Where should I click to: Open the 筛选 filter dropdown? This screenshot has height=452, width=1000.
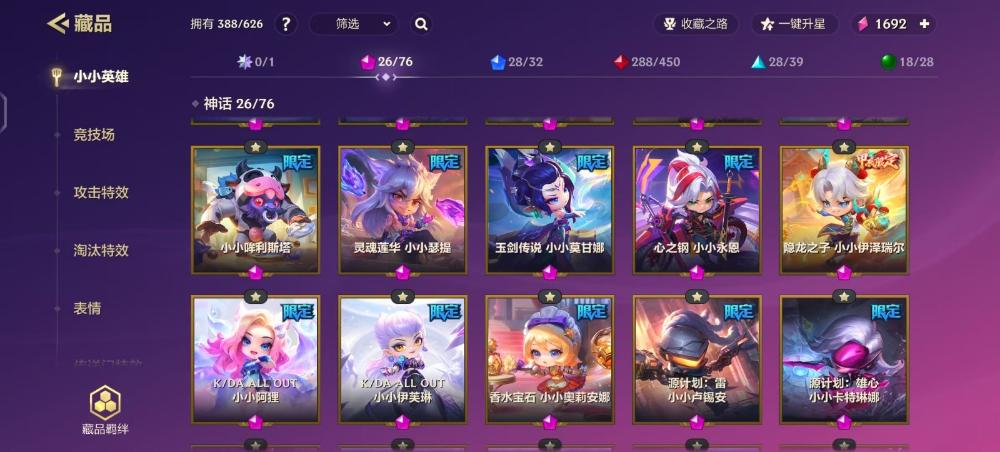(353, 24)
